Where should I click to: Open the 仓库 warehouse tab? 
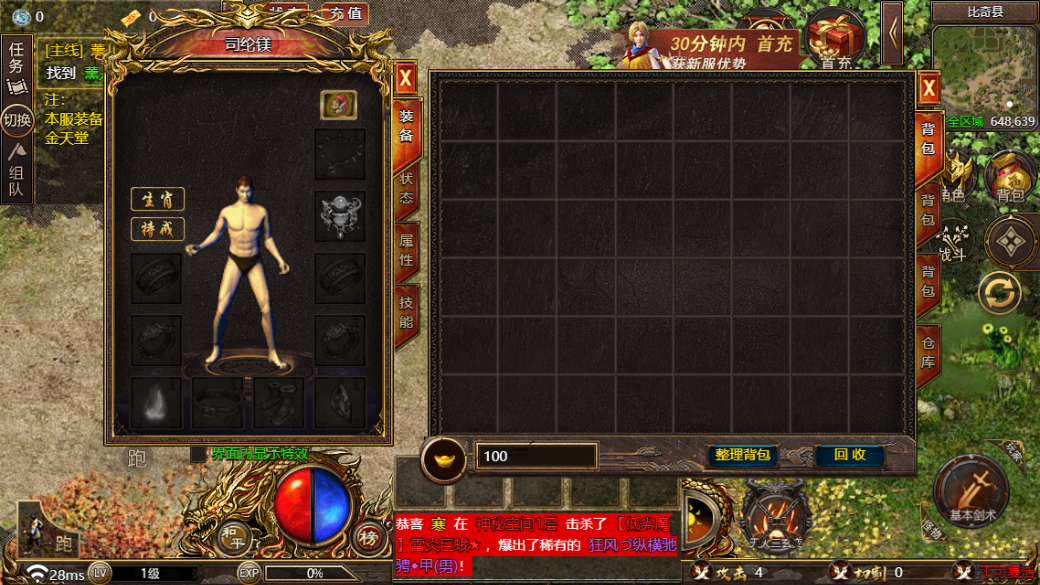point(928,351)
